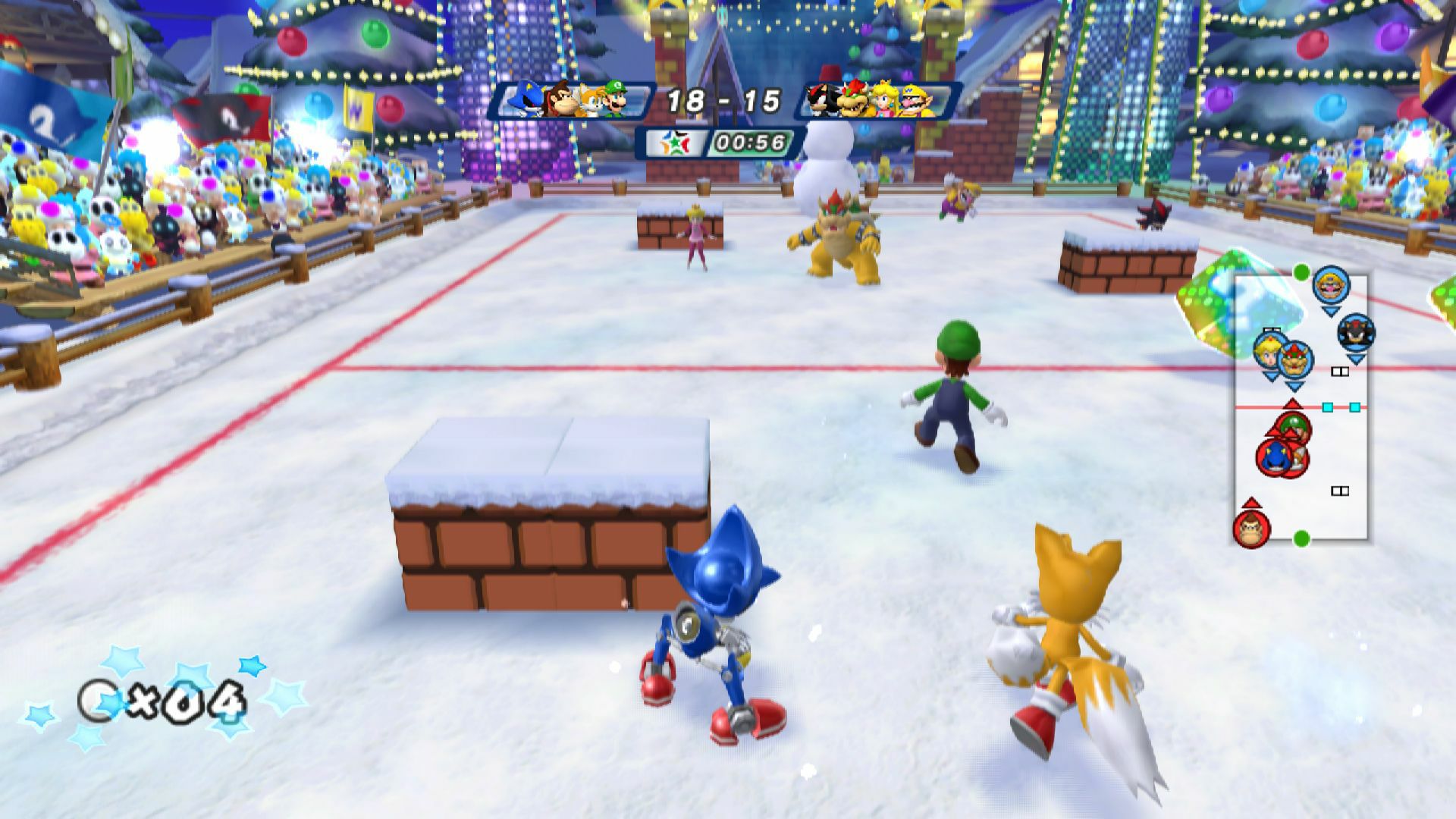1456x819 pixels.
Task: Click Wario's icon at the minimap top
Action: pos(1329,286)
